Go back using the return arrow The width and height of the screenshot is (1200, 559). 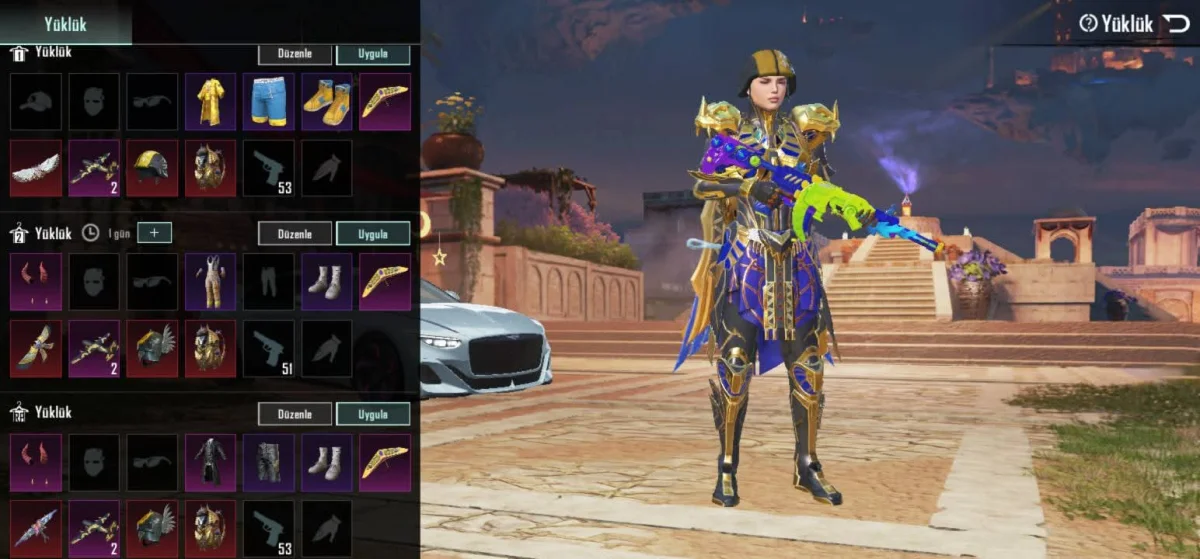[1176, 24]
